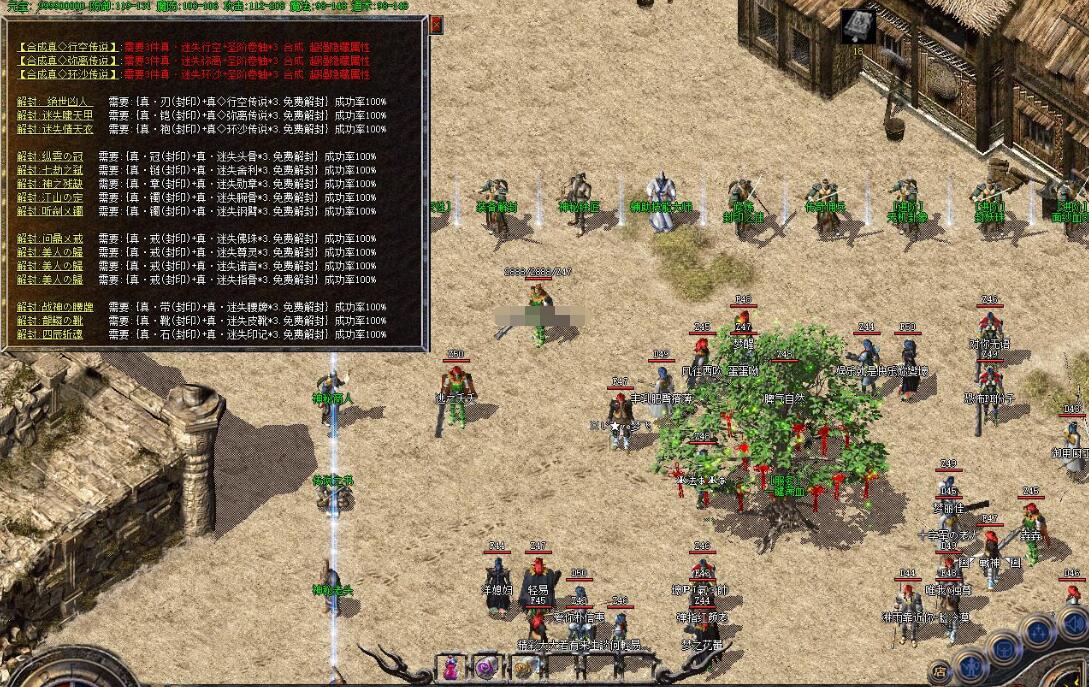Image resolution: width=1089 pixels, height=687 pixels.
Task: Use the pink potion in the hotbar
Action: click(452, 667)
